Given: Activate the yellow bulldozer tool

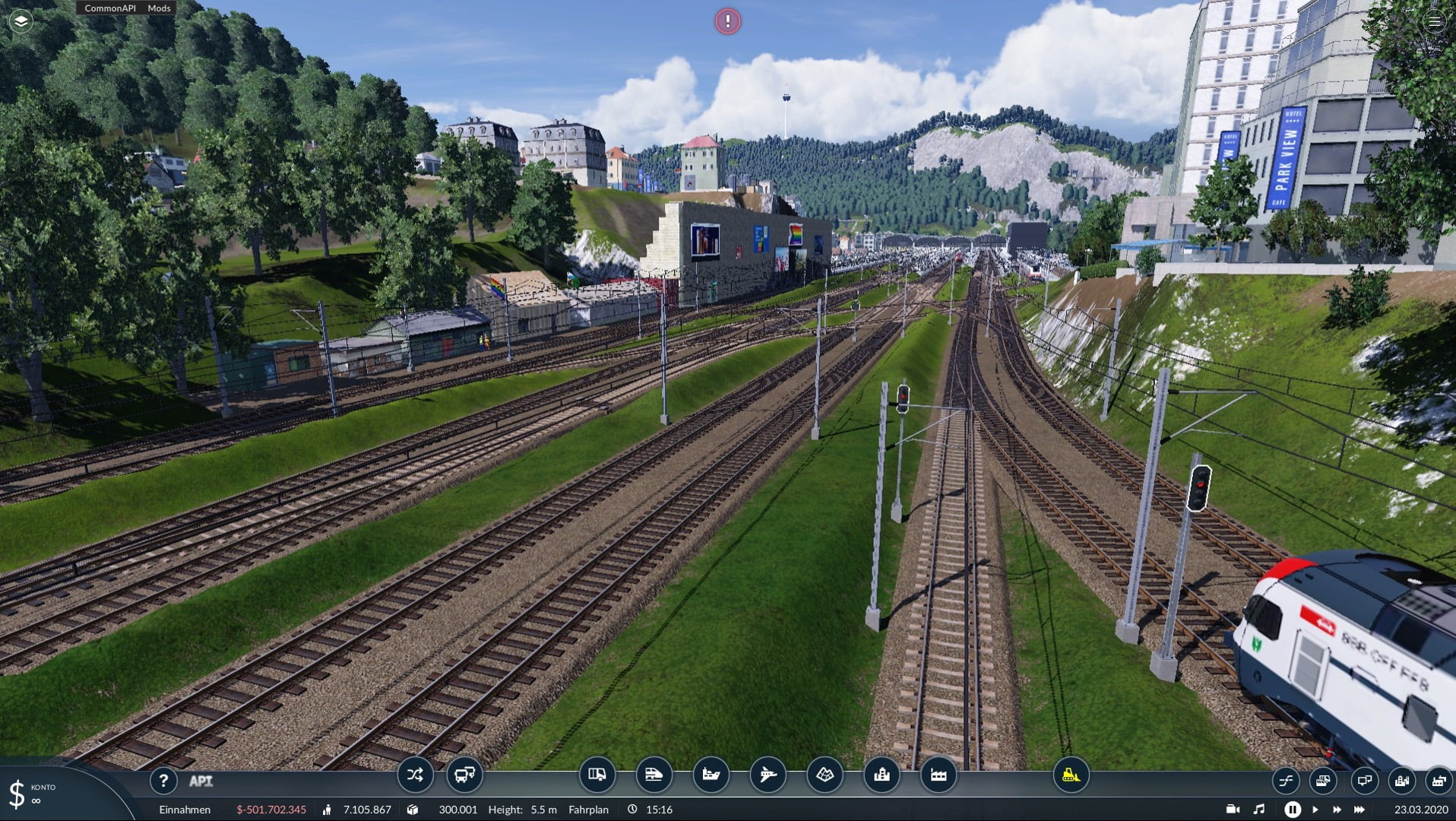Looking at the screenshot, I should (1071, 775).
